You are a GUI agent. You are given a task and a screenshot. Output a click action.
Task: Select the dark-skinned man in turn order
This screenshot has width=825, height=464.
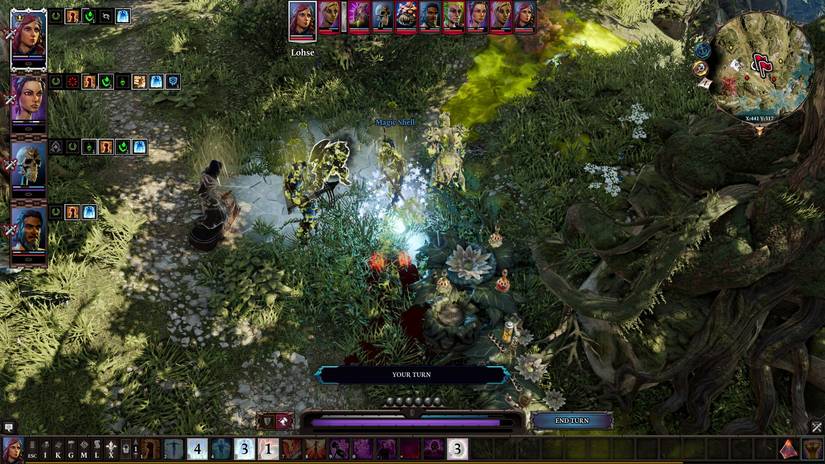[430, 16]
